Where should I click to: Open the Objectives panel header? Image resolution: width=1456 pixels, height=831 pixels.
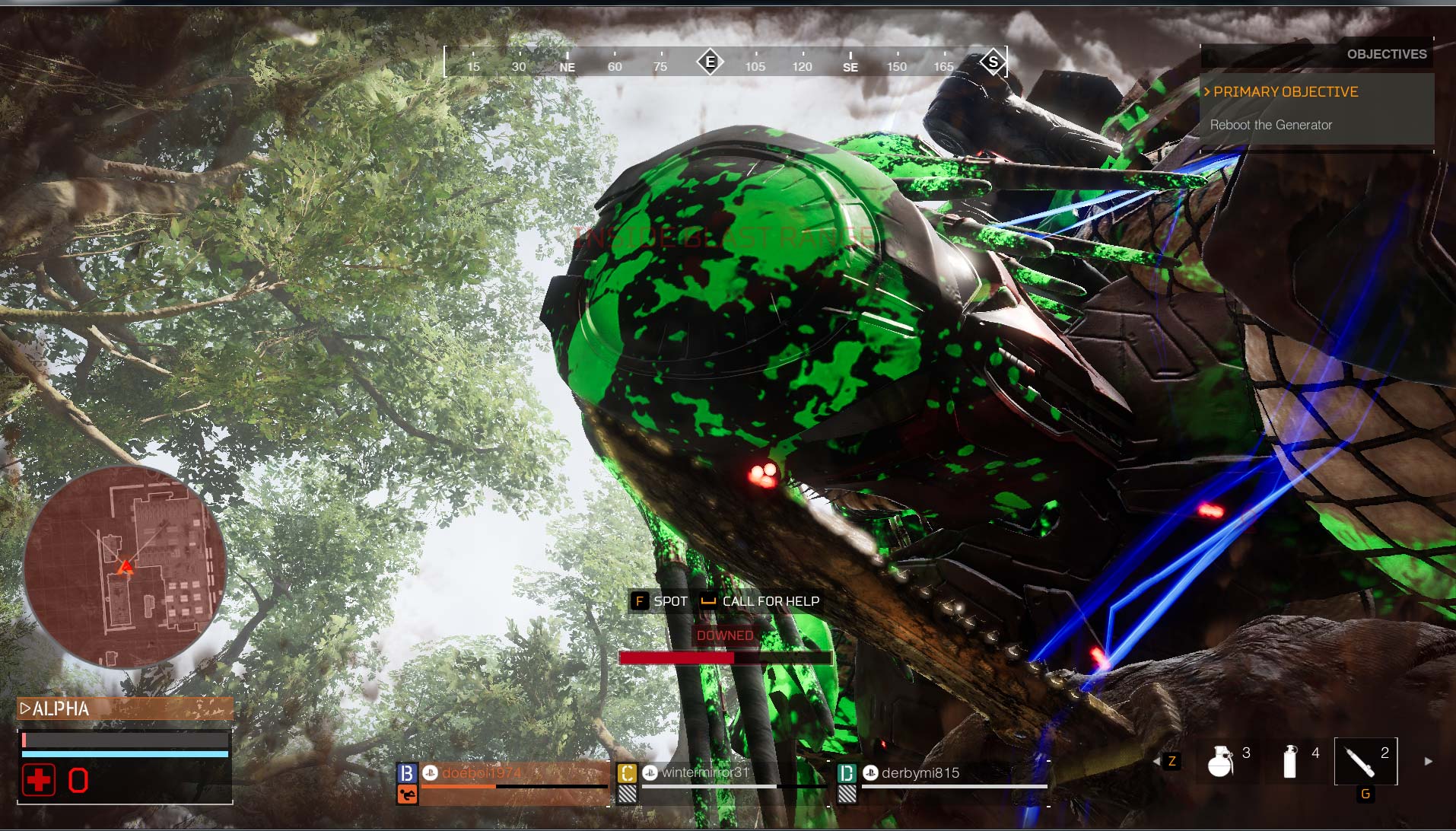[x=1386, y=54]
